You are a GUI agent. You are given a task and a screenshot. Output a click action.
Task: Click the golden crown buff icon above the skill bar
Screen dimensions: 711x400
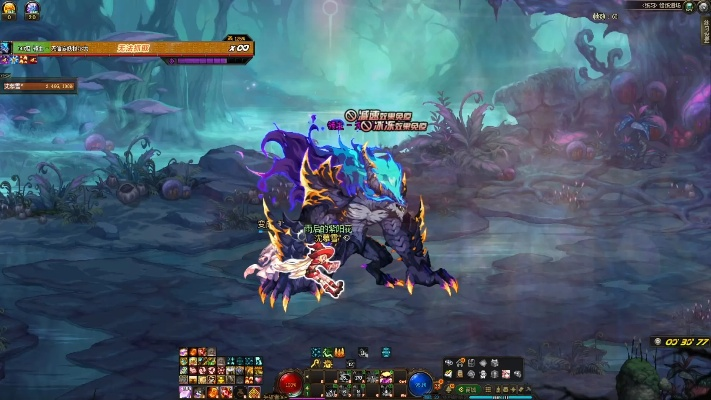[x=339, y=351]
